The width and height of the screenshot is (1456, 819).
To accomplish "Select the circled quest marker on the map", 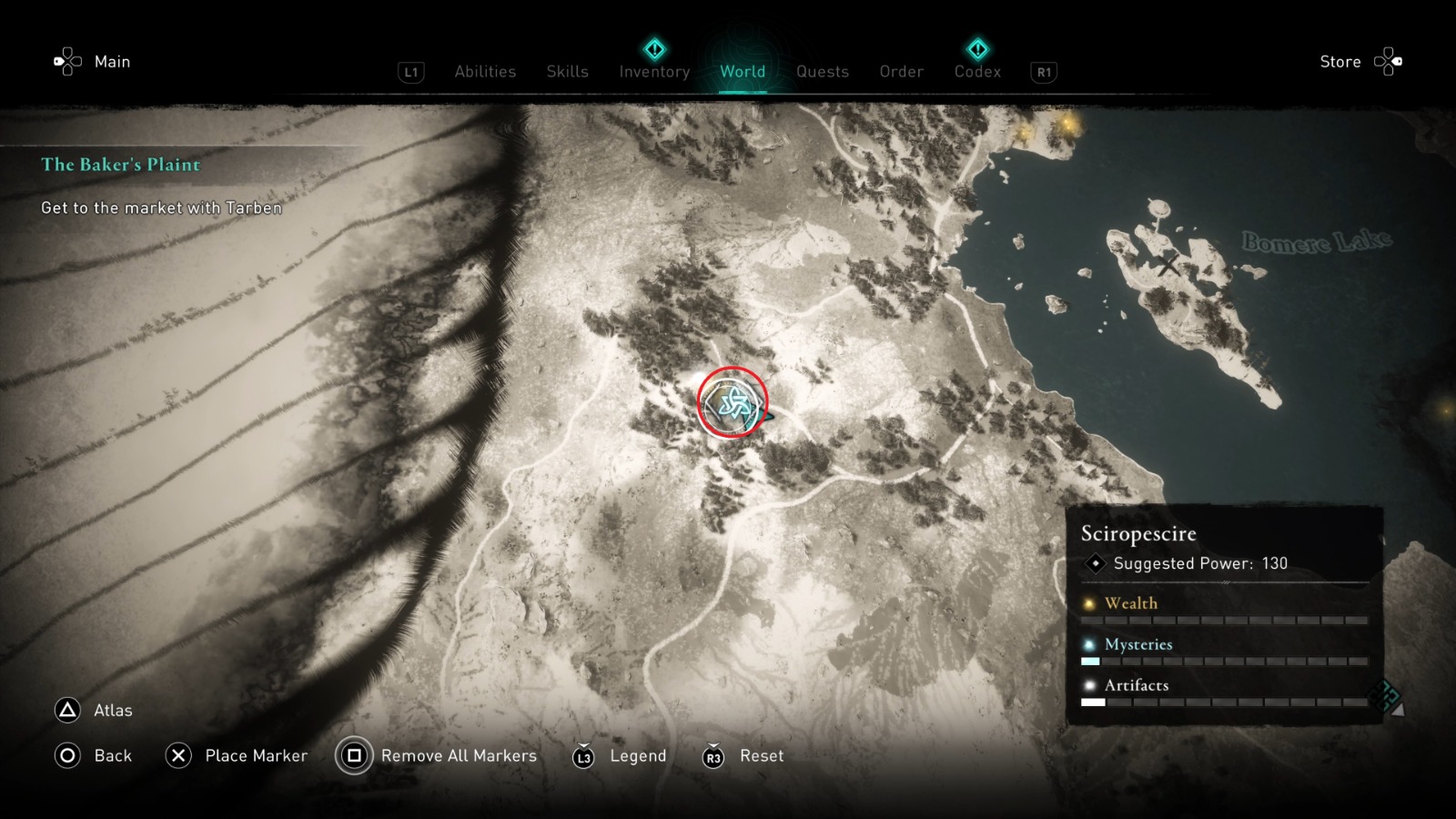I will [x=733, y=401].
